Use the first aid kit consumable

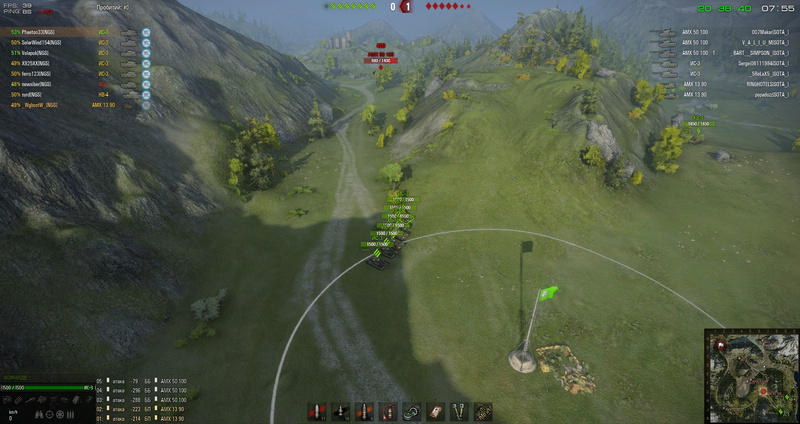click(434, 411)
